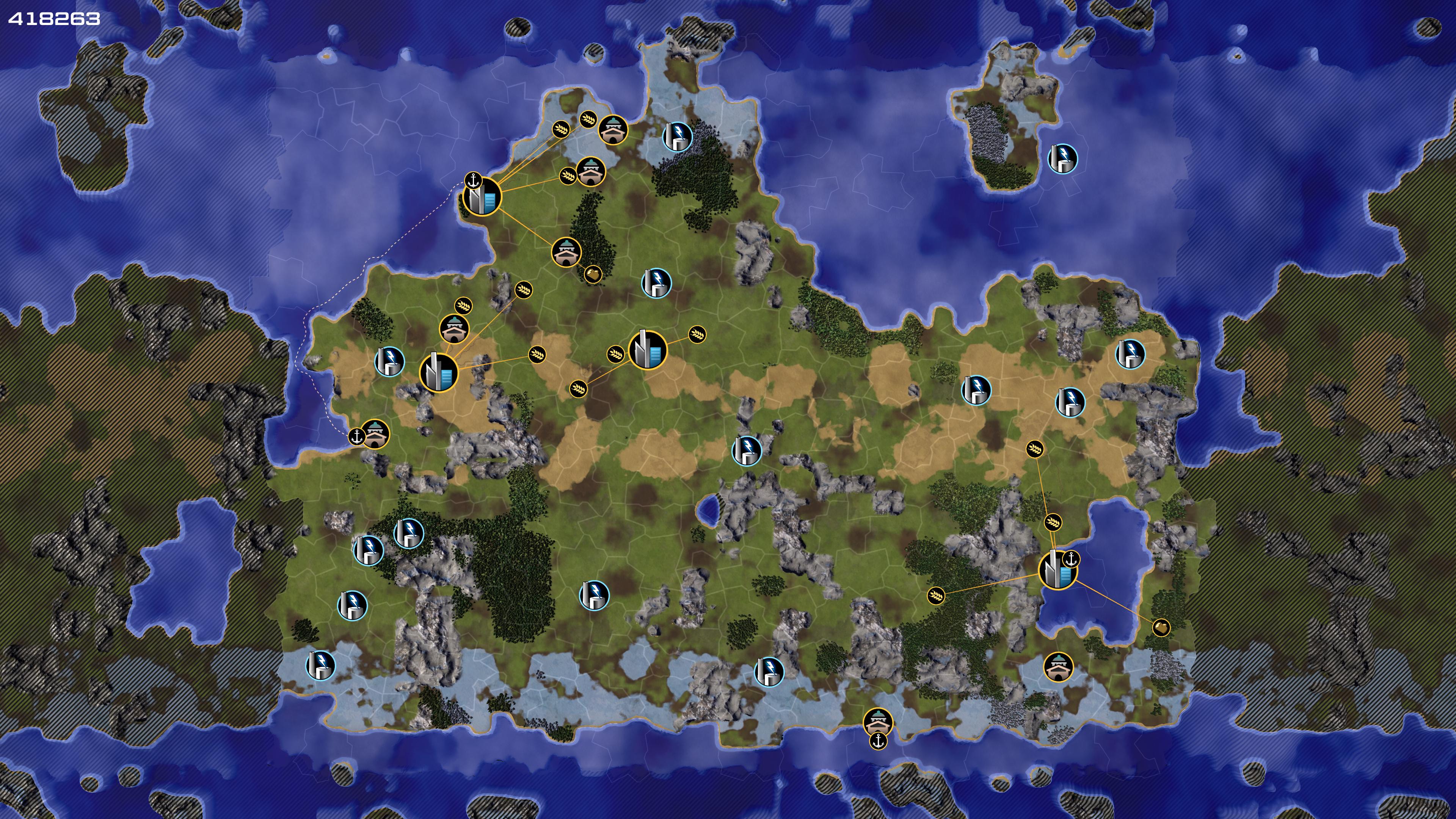Select the fortress marker in the southeastern snow
The image size is (1456, 819).
(x=1057, y=667)
